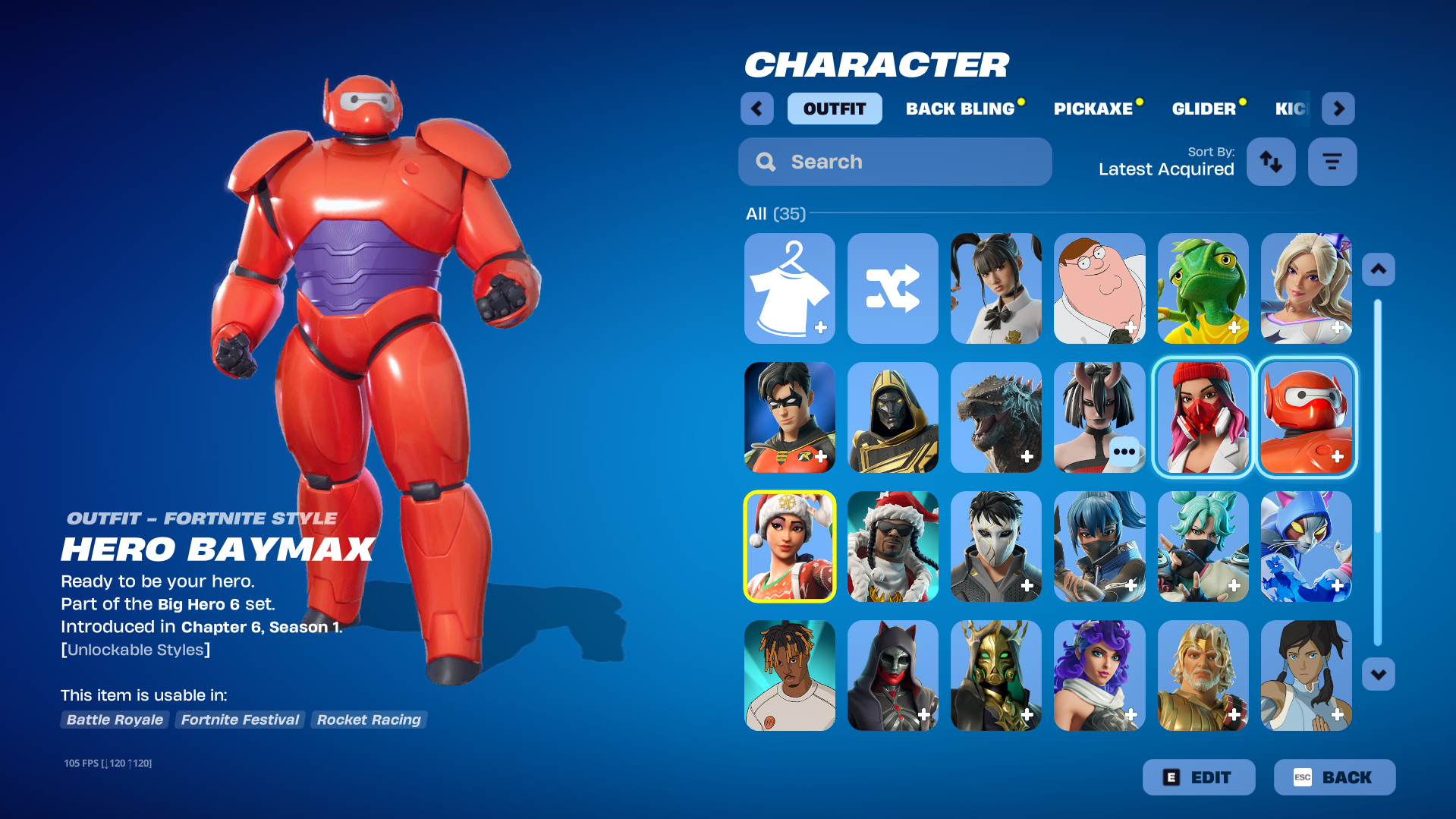1456x819 pixels.
Task: Choose the Hero Baymax outfit tile
Action: click(1306, 417)
